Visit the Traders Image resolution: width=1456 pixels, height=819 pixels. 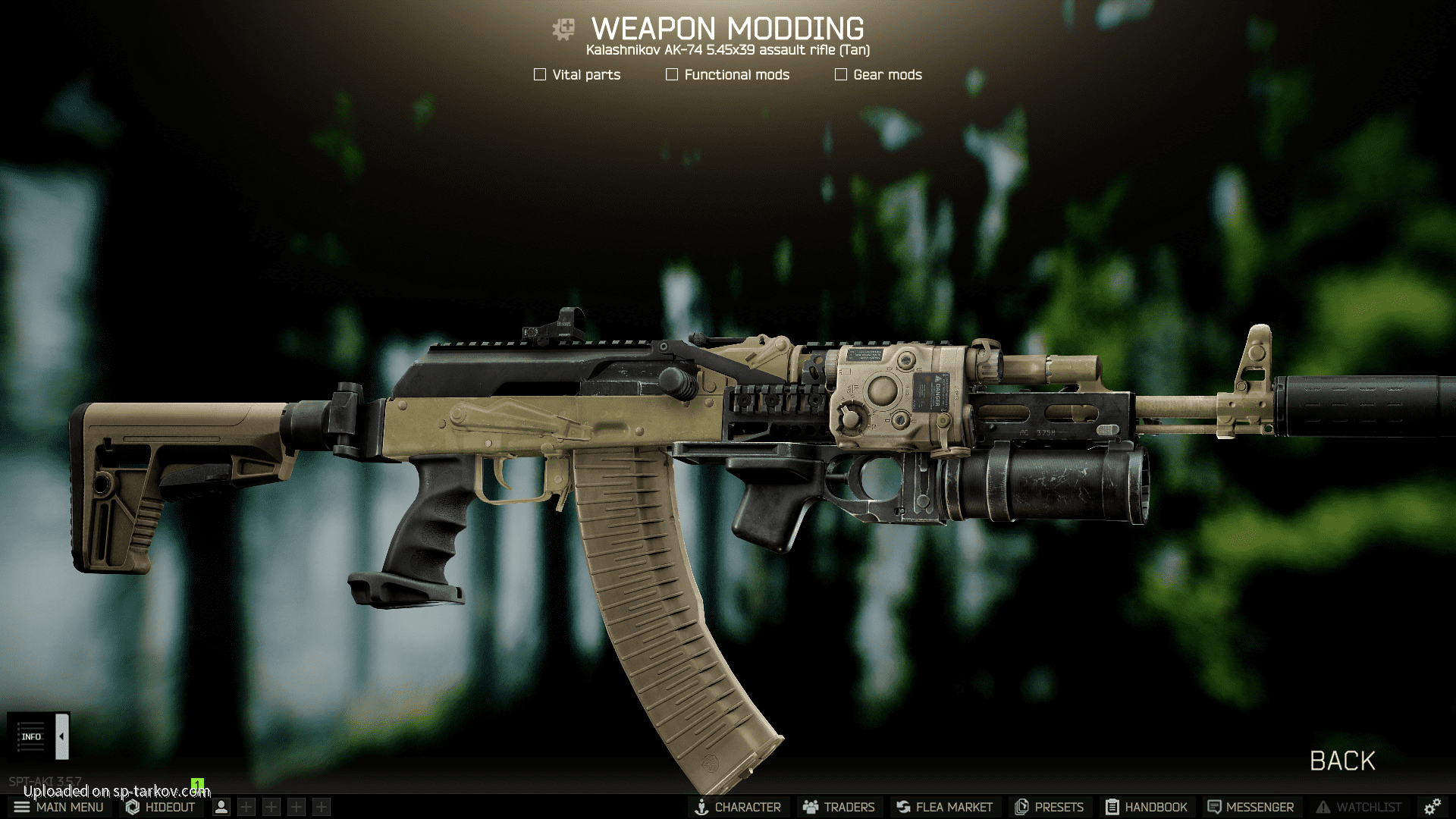tap(839, 807)
